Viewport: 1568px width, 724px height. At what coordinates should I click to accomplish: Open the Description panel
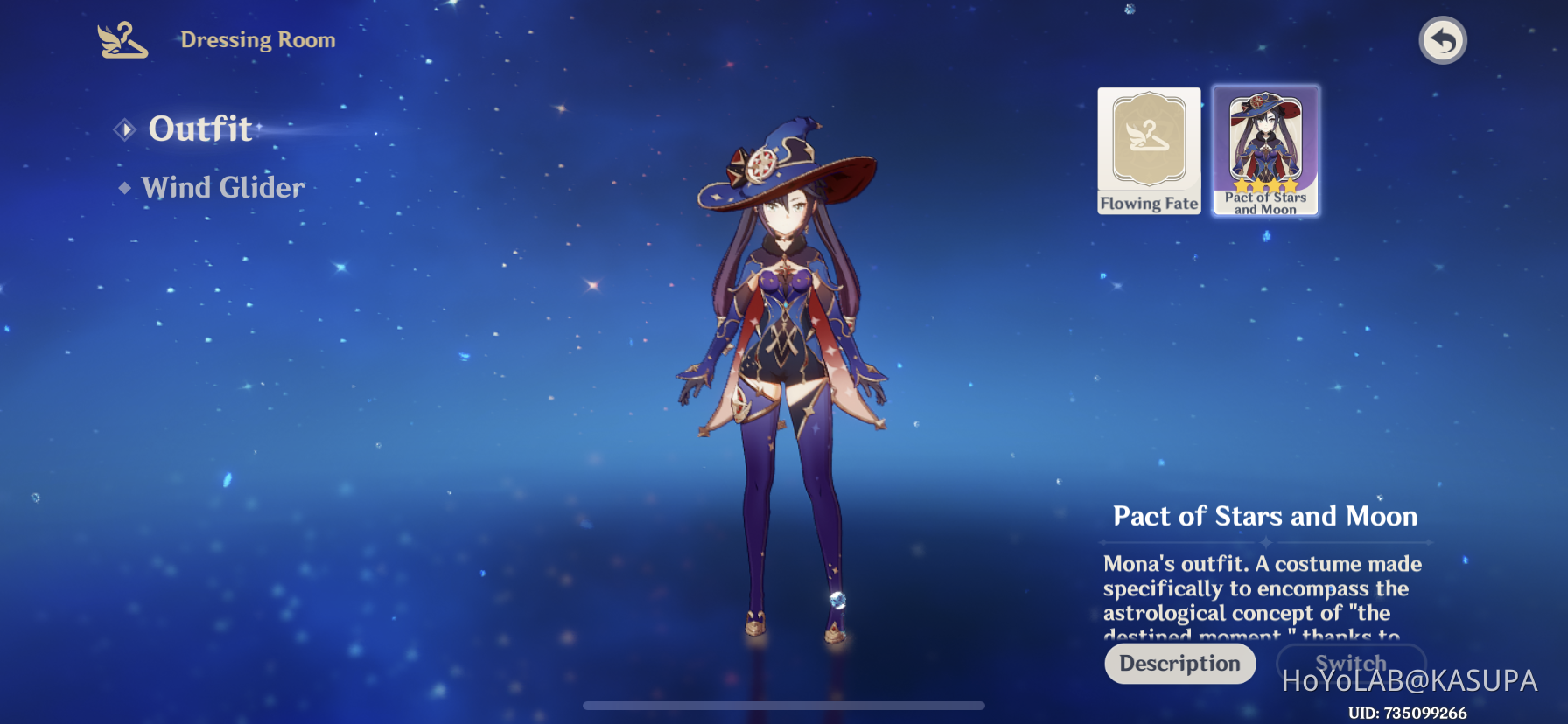pyautogui.click(x=1179, y=664)
